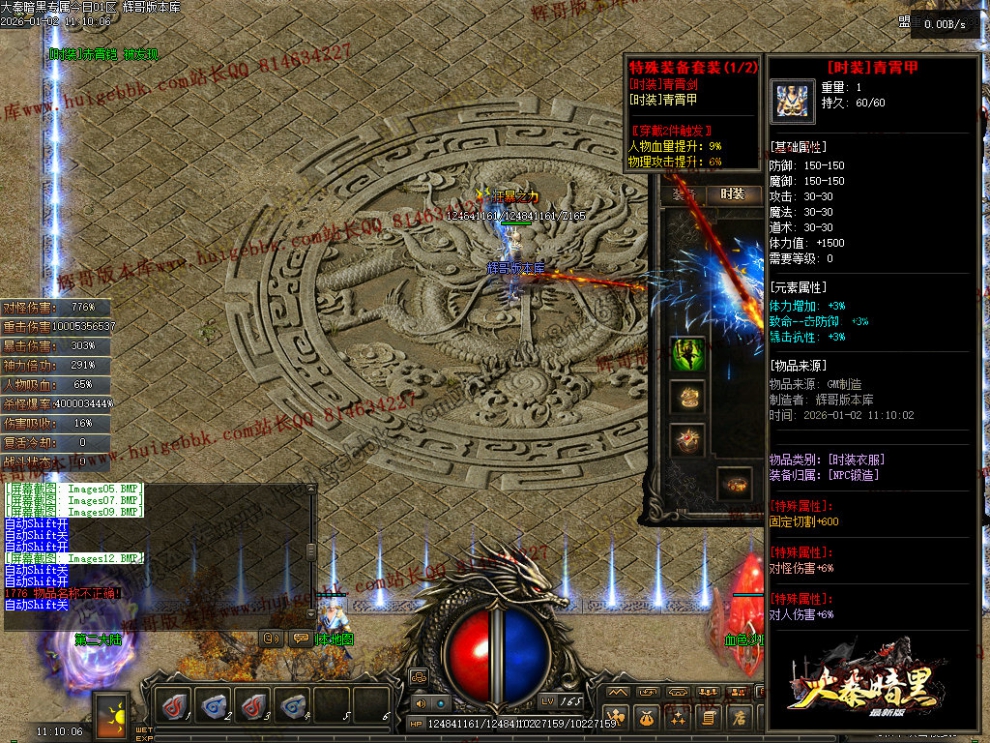Select the gold ring equipment slot
Image resolution: width=990 pixels, height=743 pixels.
pyautogui.click(x=687, y=397)
